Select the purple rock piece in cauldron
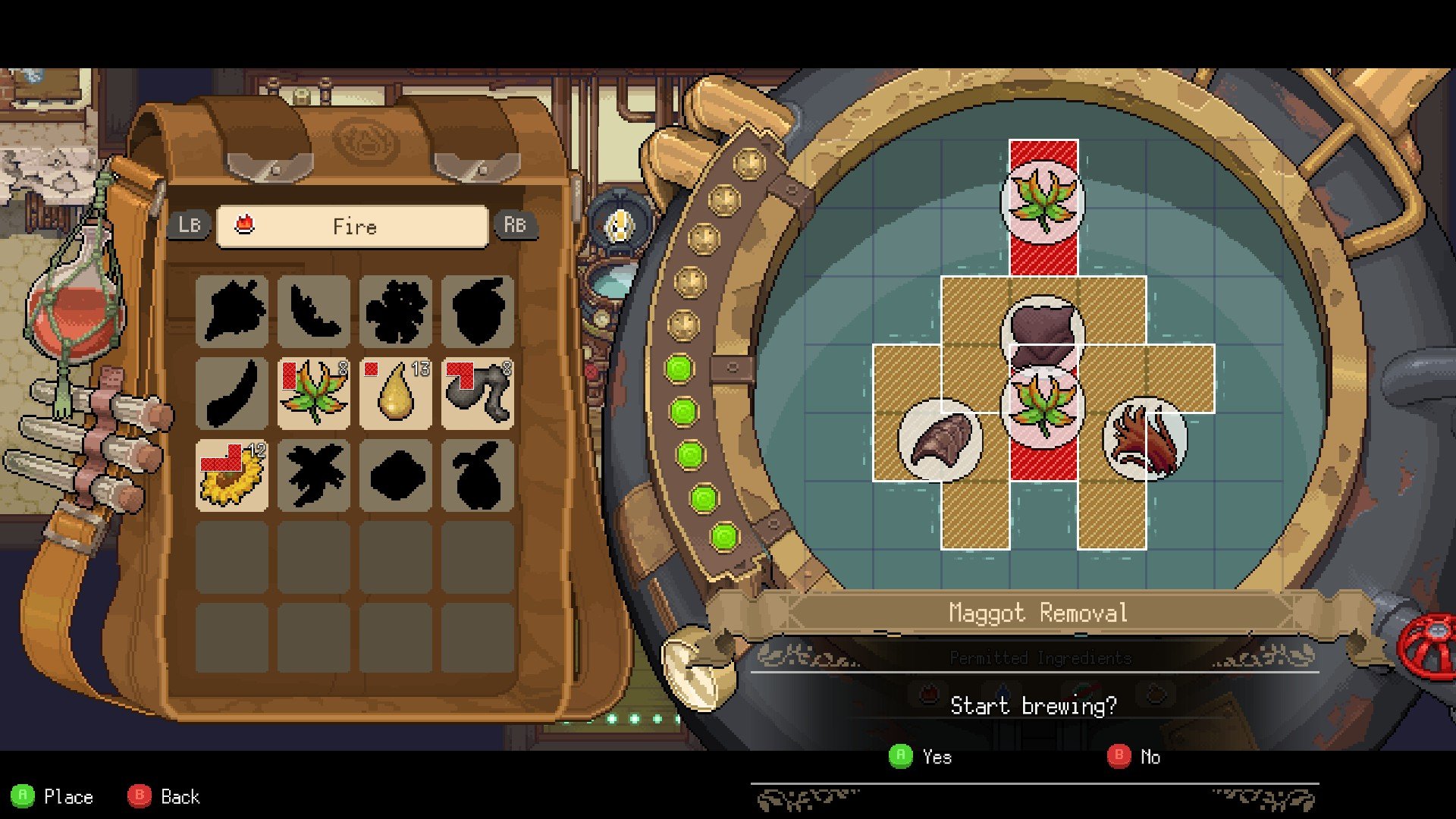 pyautogui.click(x=1043, y=332)
